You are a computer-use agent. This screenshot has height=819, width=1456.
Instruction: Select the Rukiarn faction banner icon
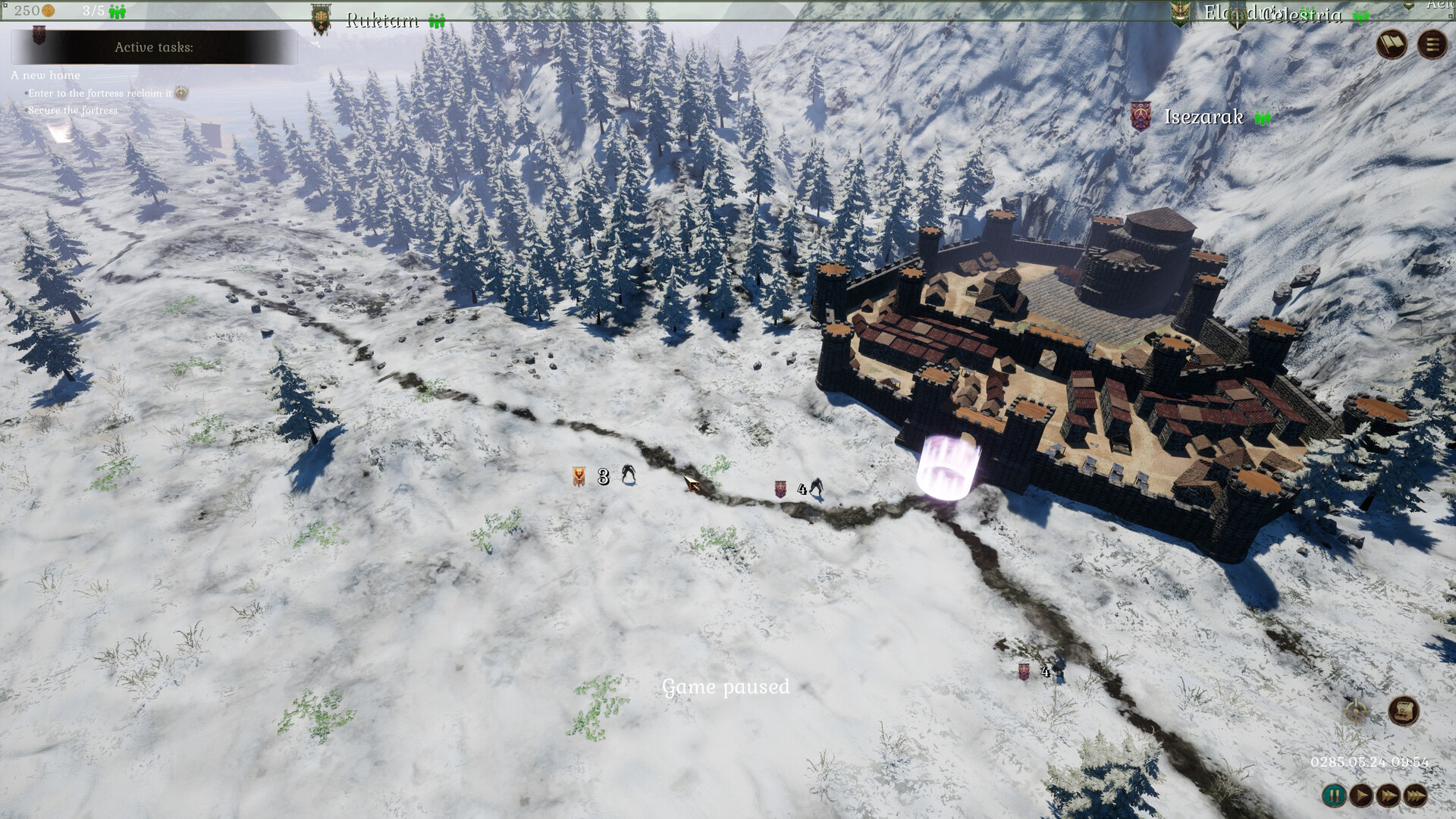pos(320,18)
